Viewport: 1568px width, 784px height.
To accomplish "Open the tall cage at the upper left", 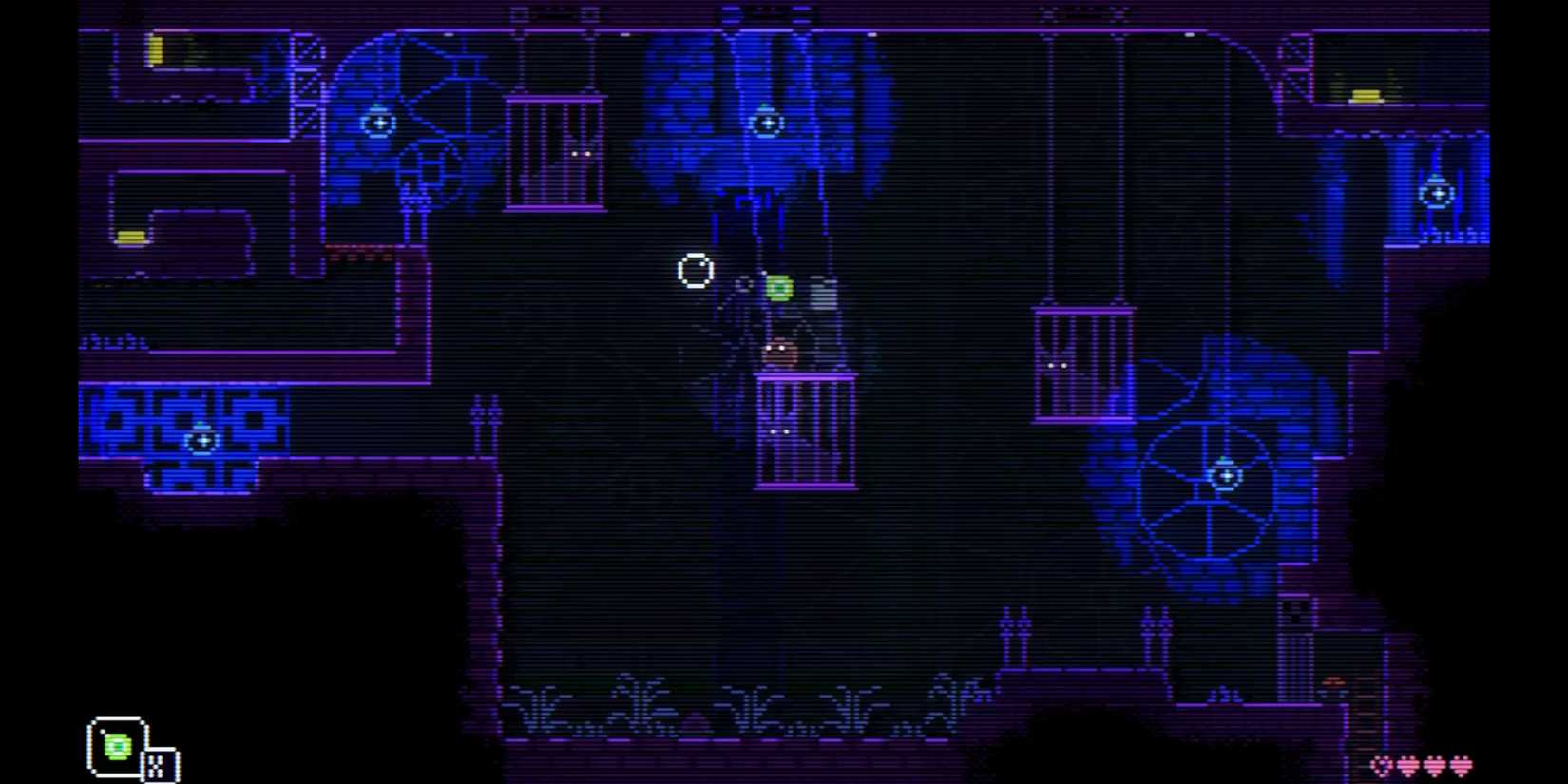I will click(x=556, y=152).
